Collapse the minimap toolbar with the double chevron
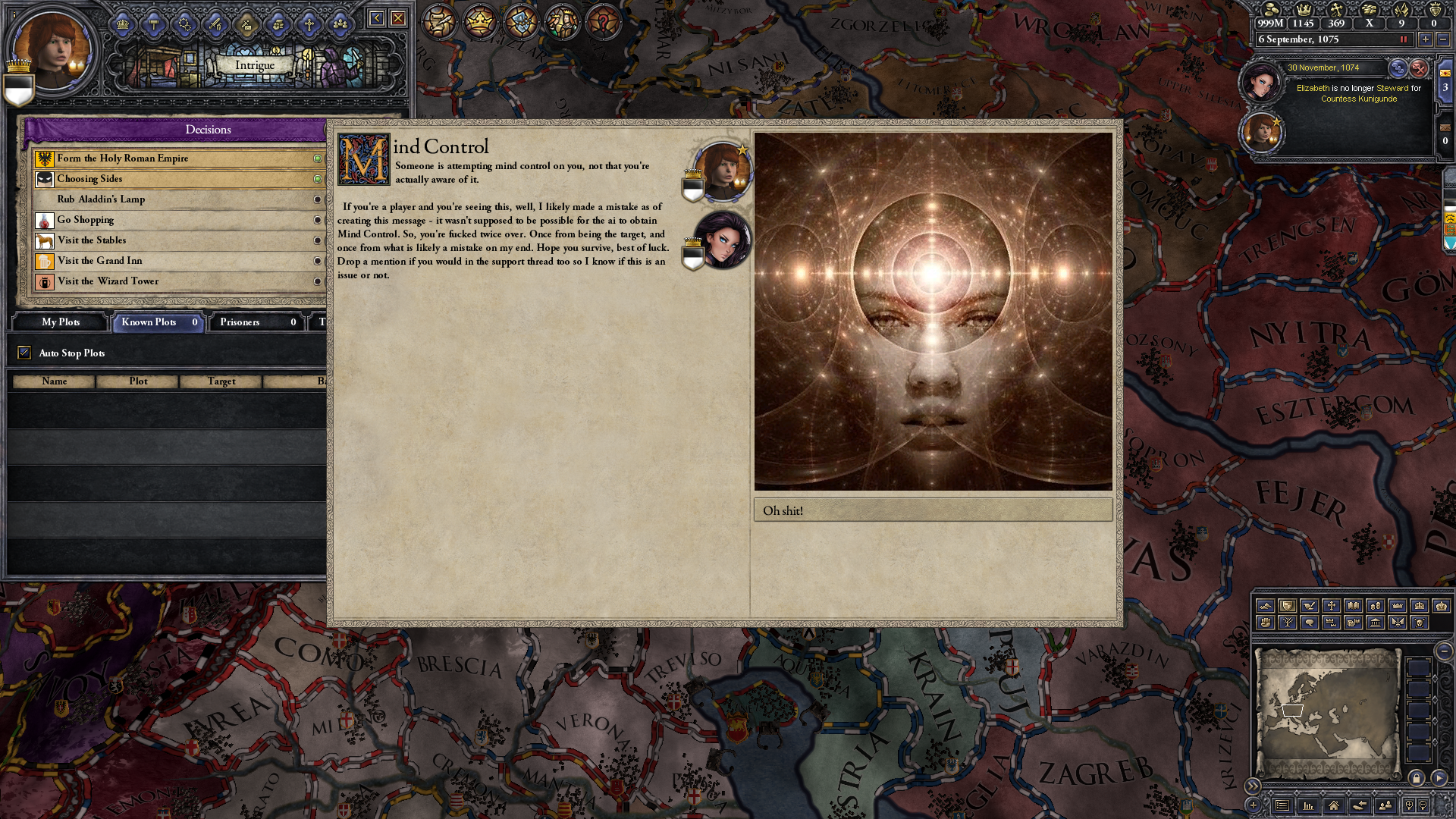Screen dimensions: 1456x819 click(x=1253, y=786)
